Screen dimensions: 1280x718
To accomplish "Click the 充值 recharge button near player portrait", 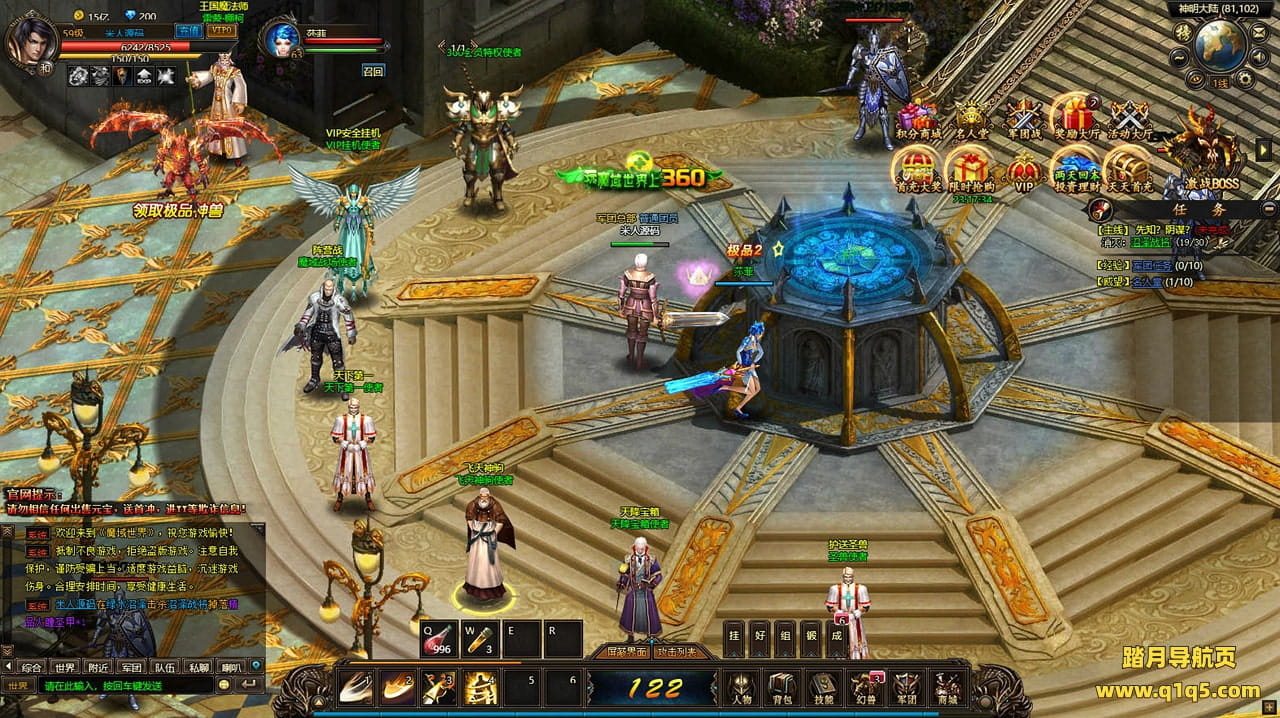I will pyautogui.click(x=187, y=30).
